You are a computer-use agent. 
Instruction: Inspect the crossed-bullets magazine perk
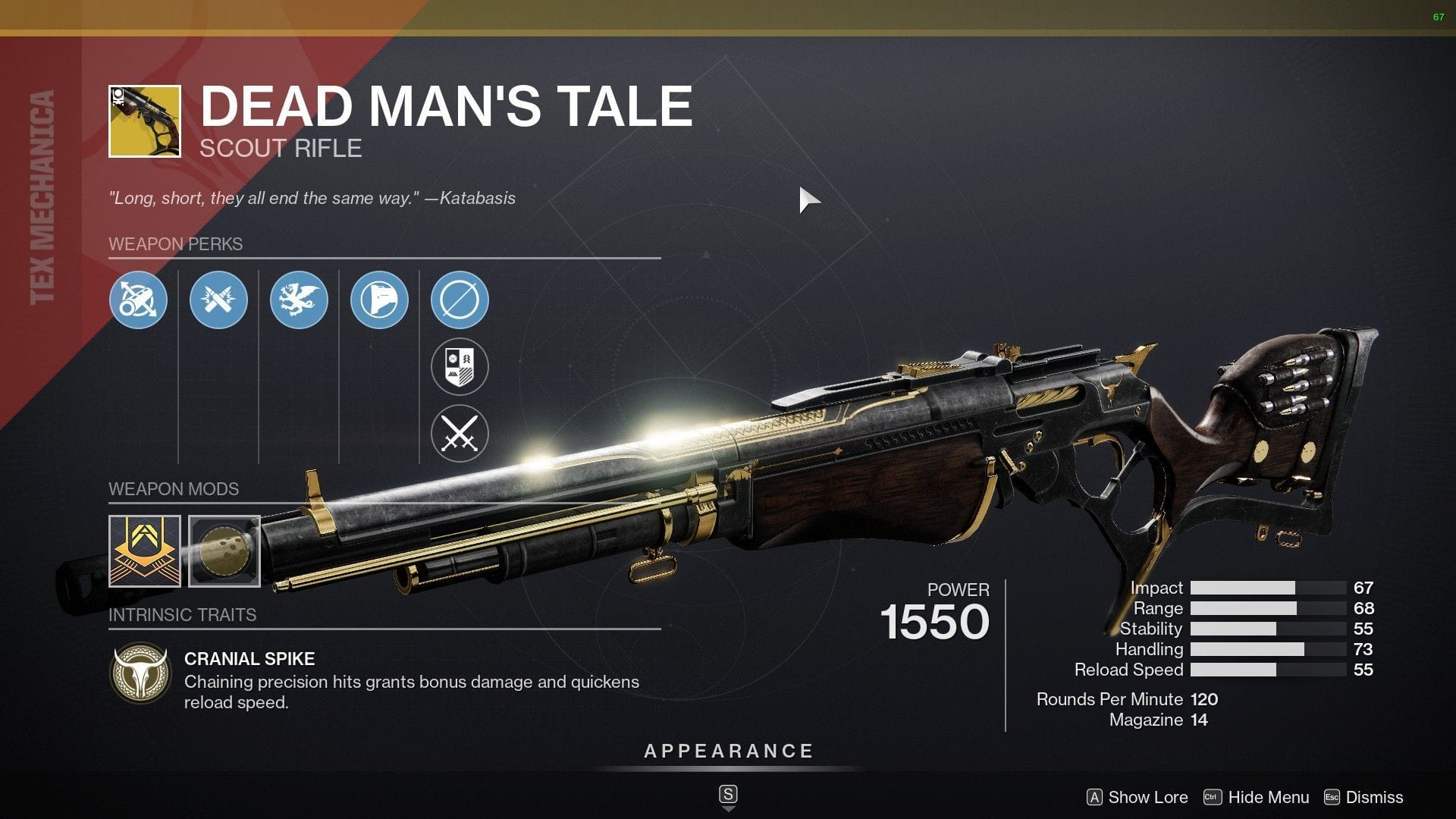pos(219,300)
